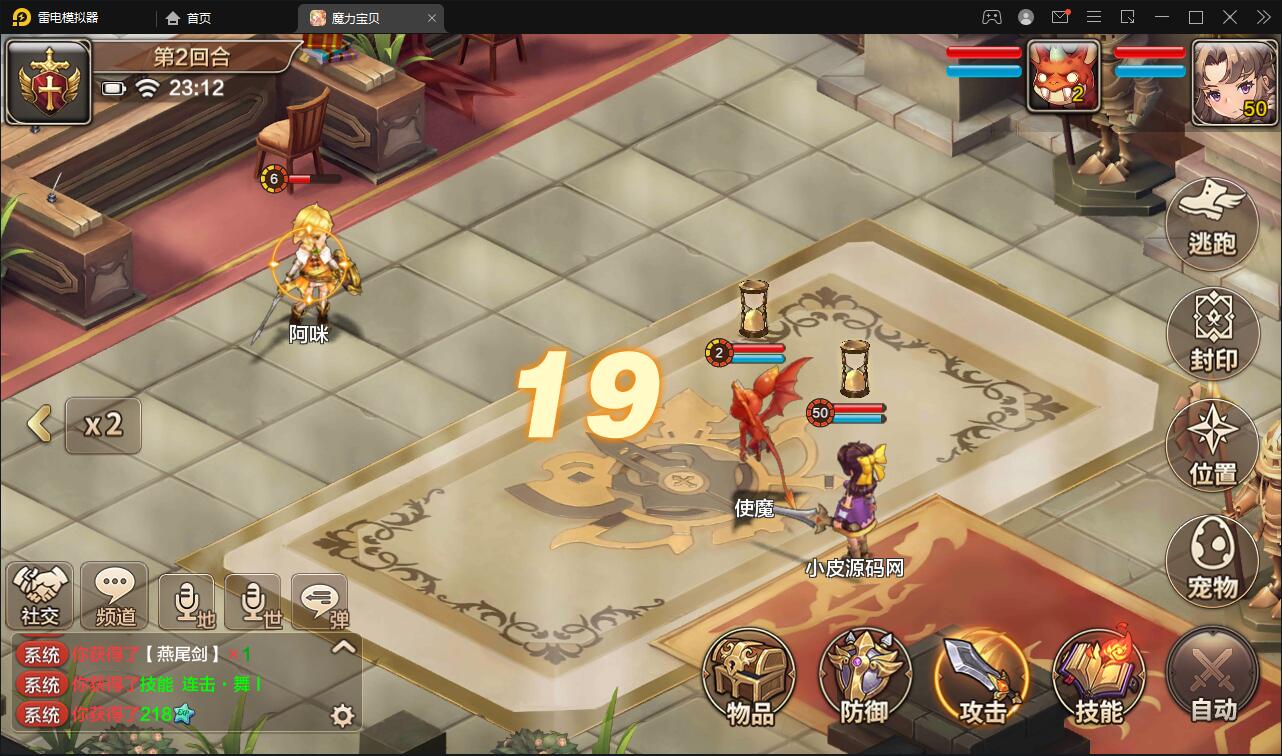Toggle the 弹 danmaku chat bubble
Viewport: 1282px width, 756px height.
tap(319, 597)
